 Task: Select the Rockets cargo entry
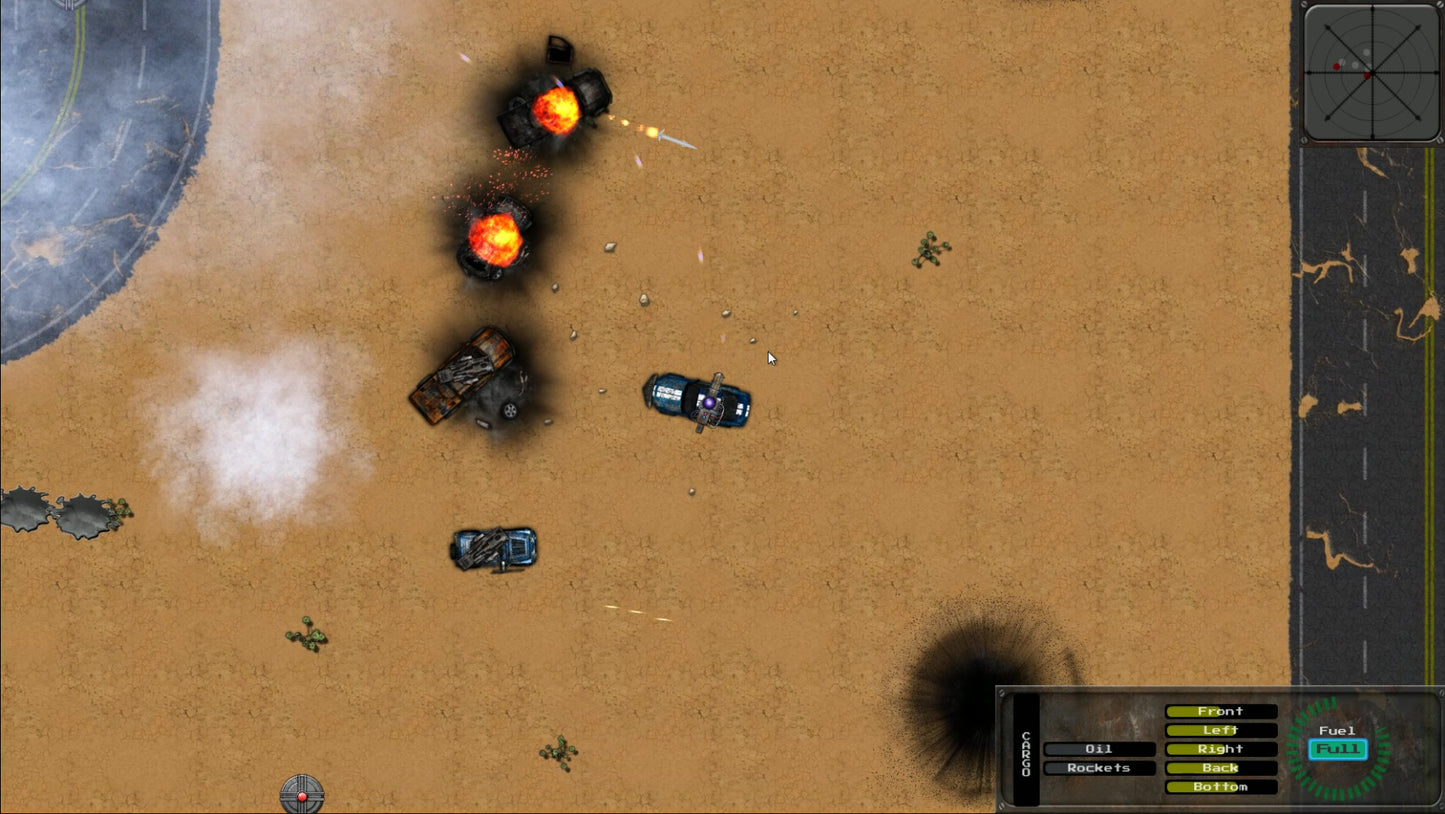(x=1099, y=768)
